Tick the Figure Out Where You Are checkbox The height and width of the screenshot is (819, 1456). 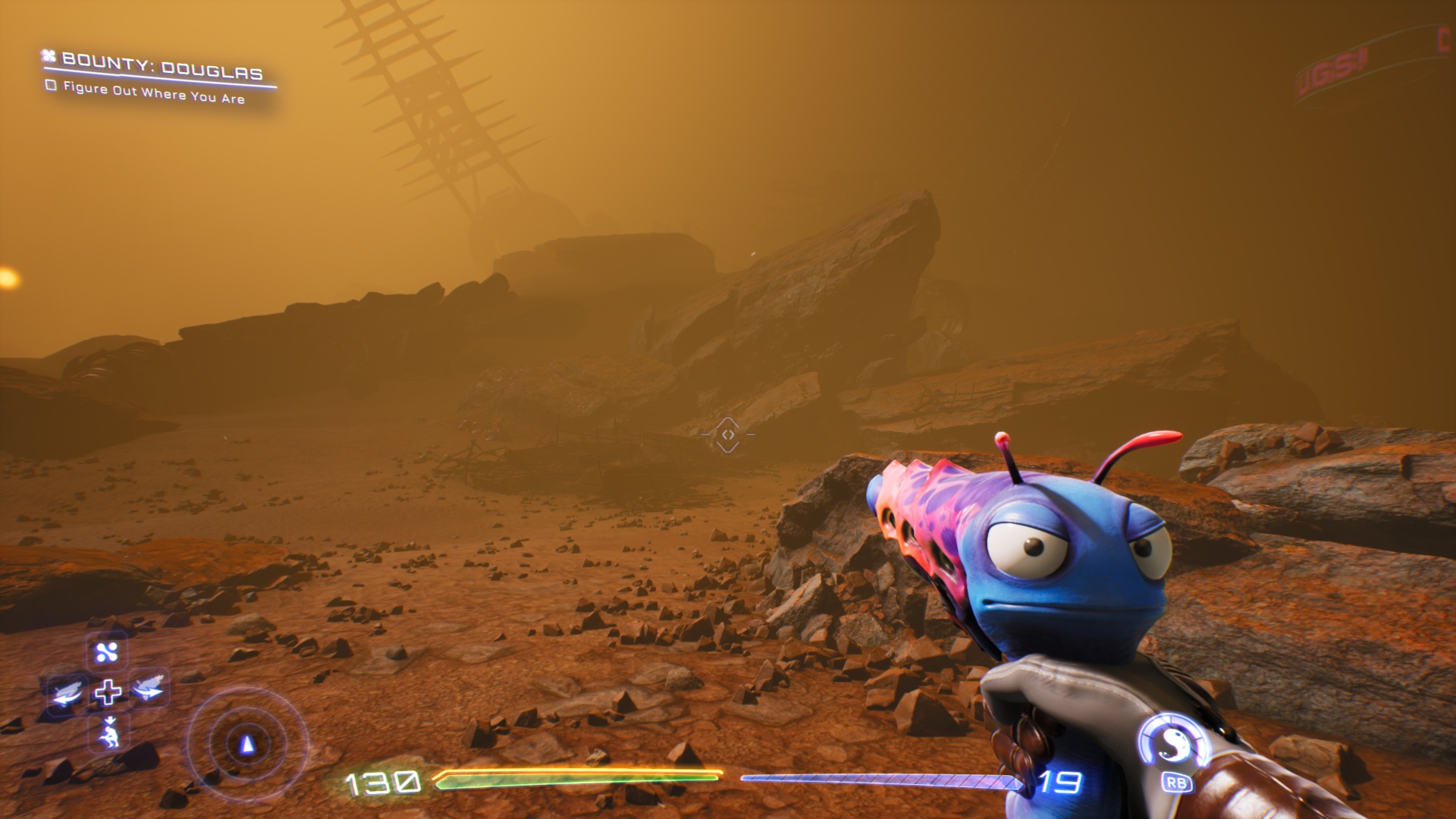click(x=51, y=85)
